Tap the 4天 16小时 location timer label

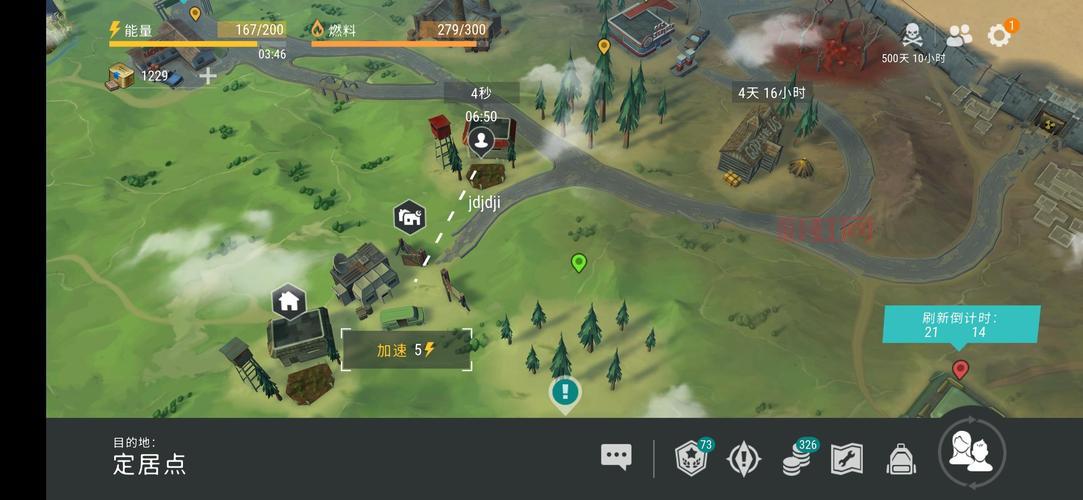(771, 92)
